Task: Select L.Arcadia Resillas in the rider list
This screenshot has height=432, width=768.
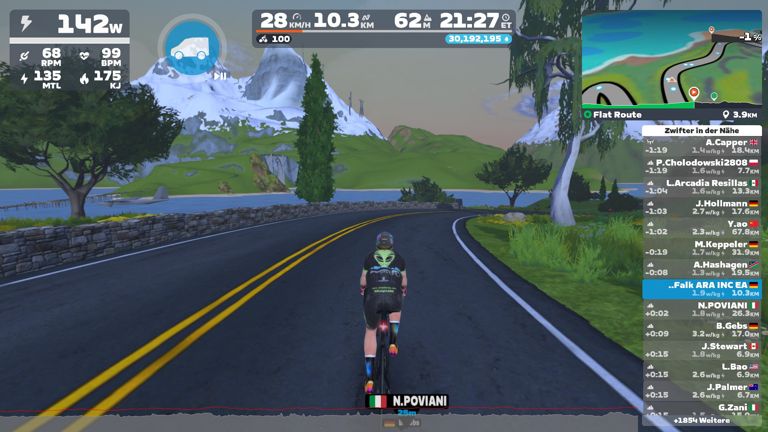Action: pyautogui.click(x=702, y=187)
